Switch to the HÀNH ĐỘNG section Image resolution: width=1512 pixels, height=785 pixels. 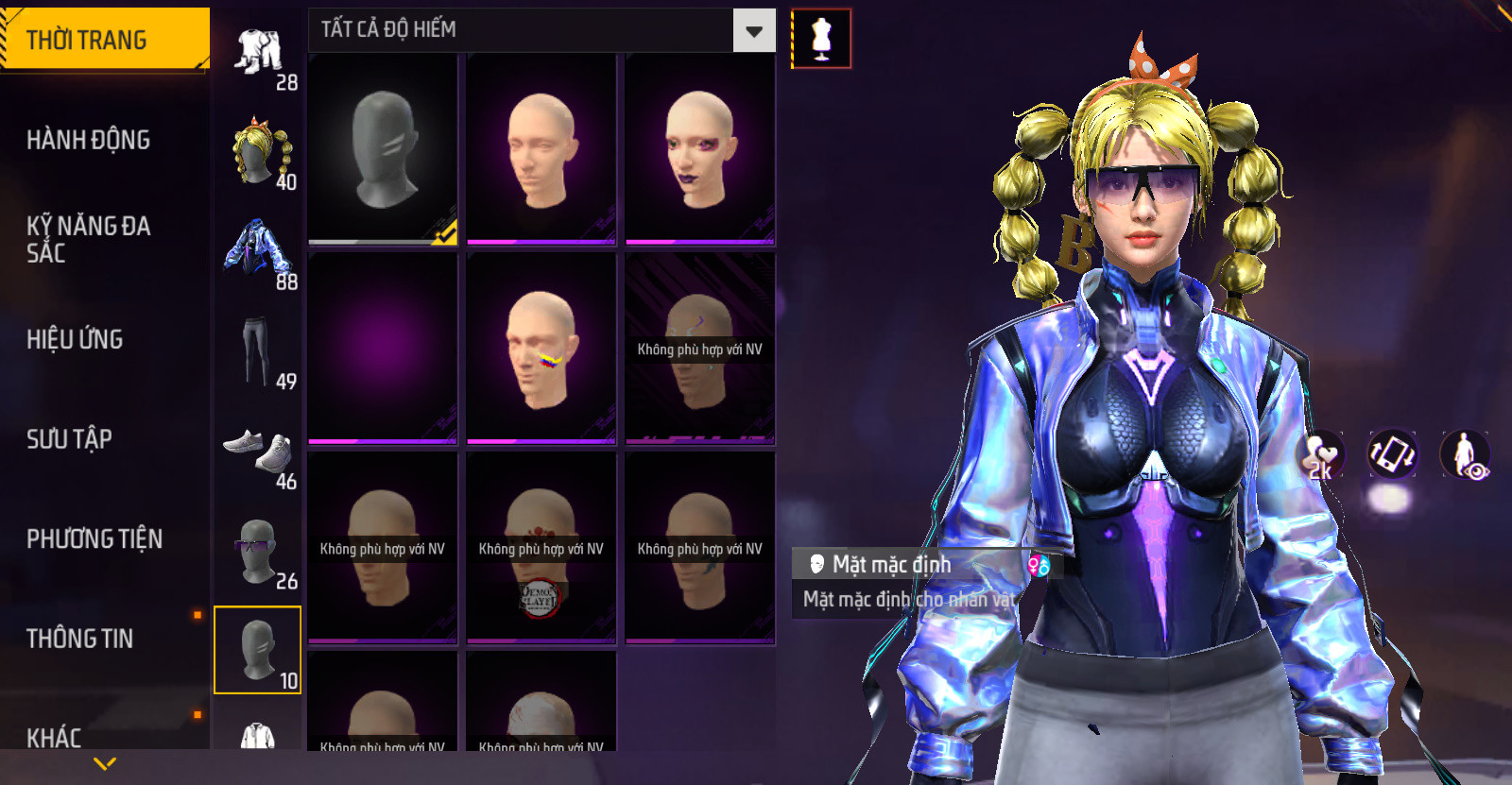tap(89, 140)
